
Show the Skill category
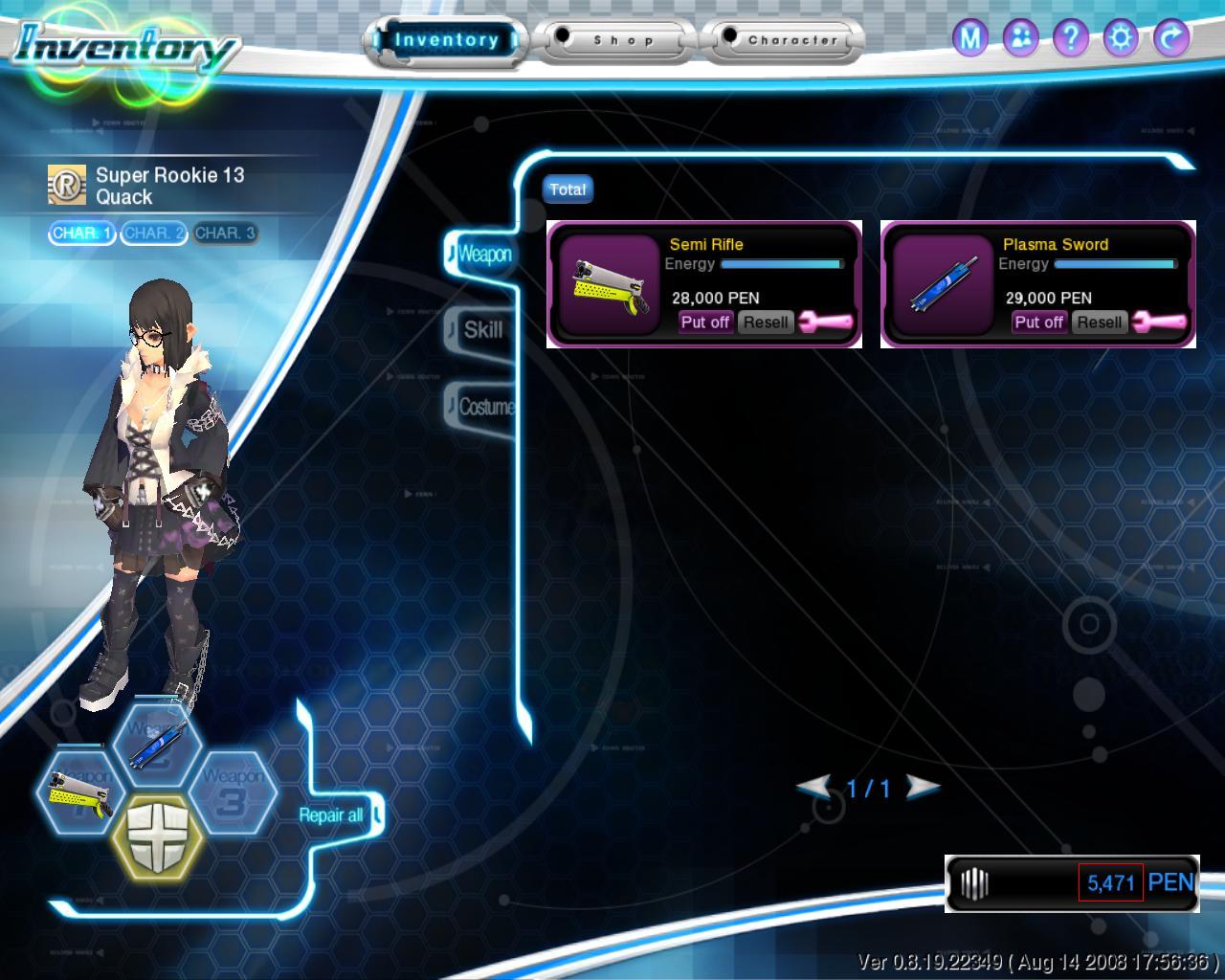pyautogui.click(x=482, y=331)
